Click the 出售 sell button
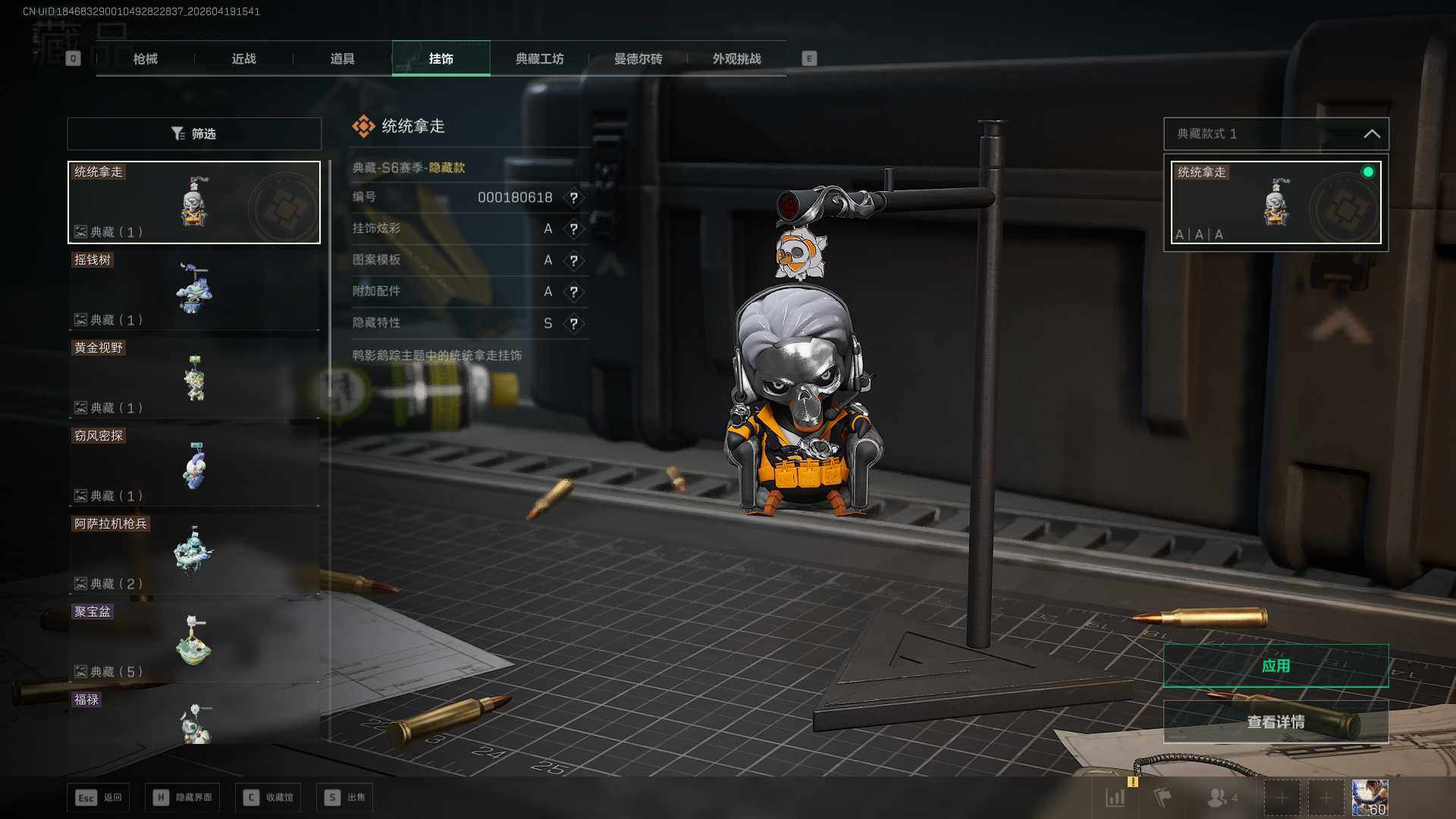The image size is (1456, 819). coord(345,797)
